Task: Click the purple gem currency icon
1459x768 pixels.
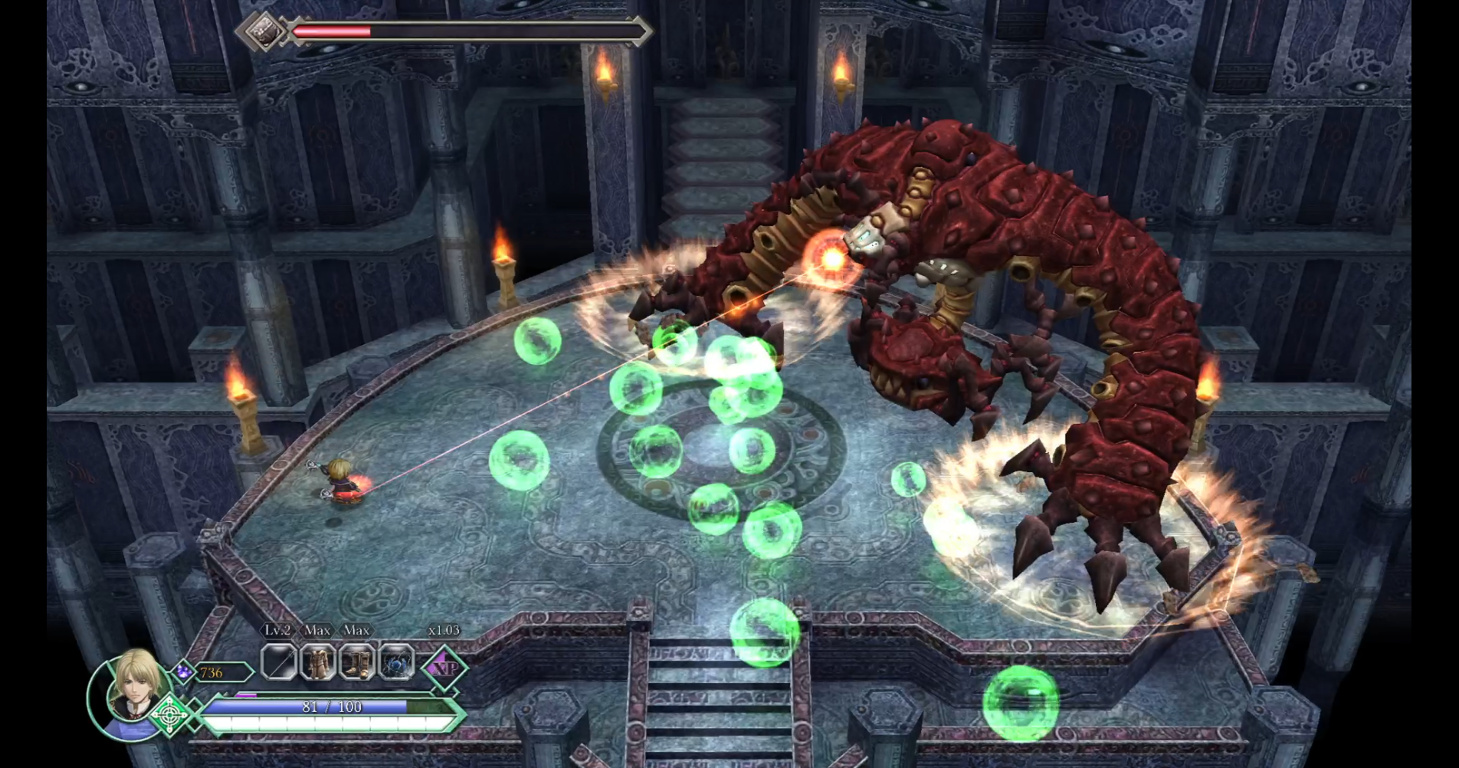Action: click(x=183, y=672)
